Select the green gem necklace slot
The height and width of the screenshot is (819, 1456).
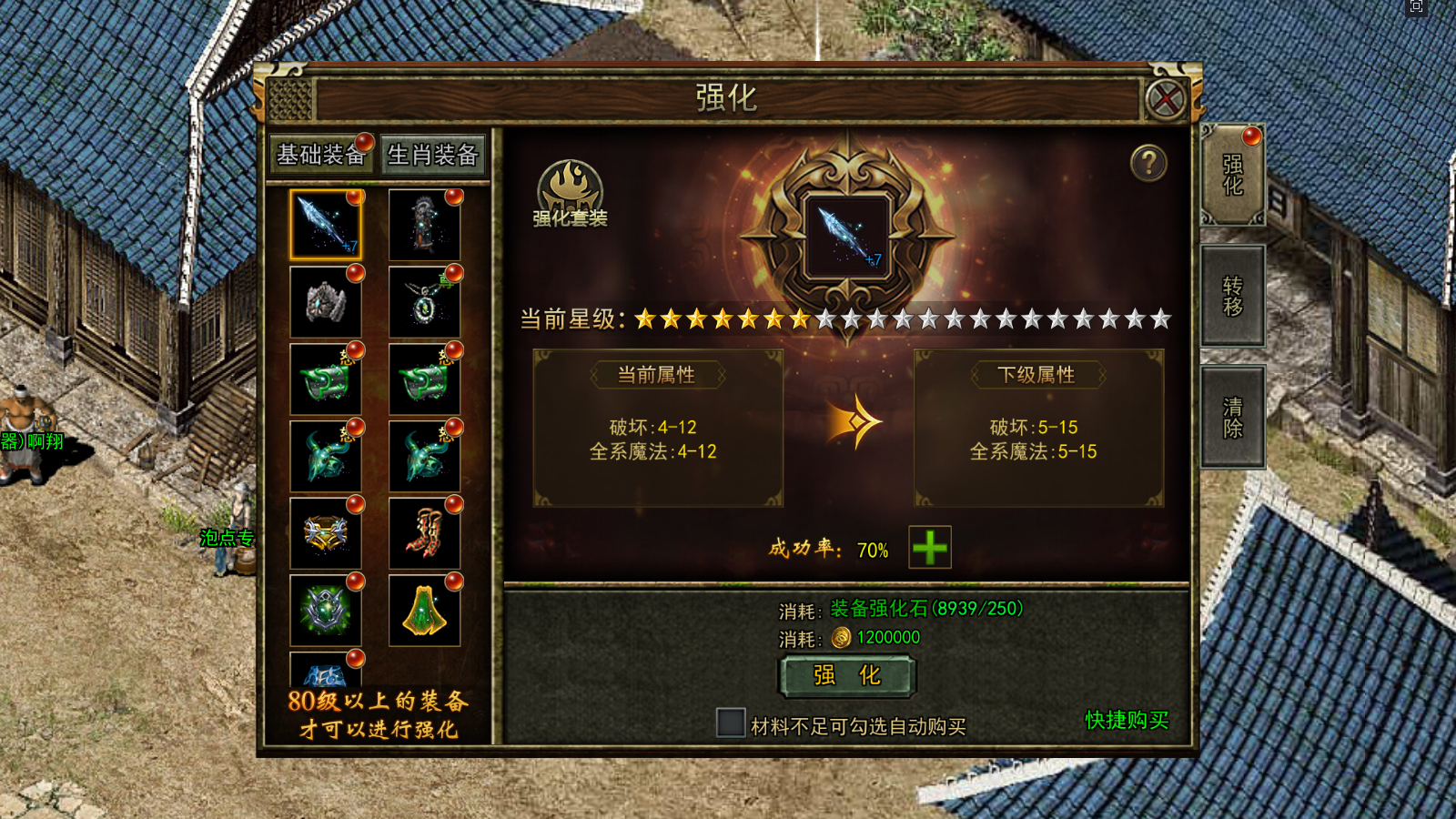coord(424,301)
